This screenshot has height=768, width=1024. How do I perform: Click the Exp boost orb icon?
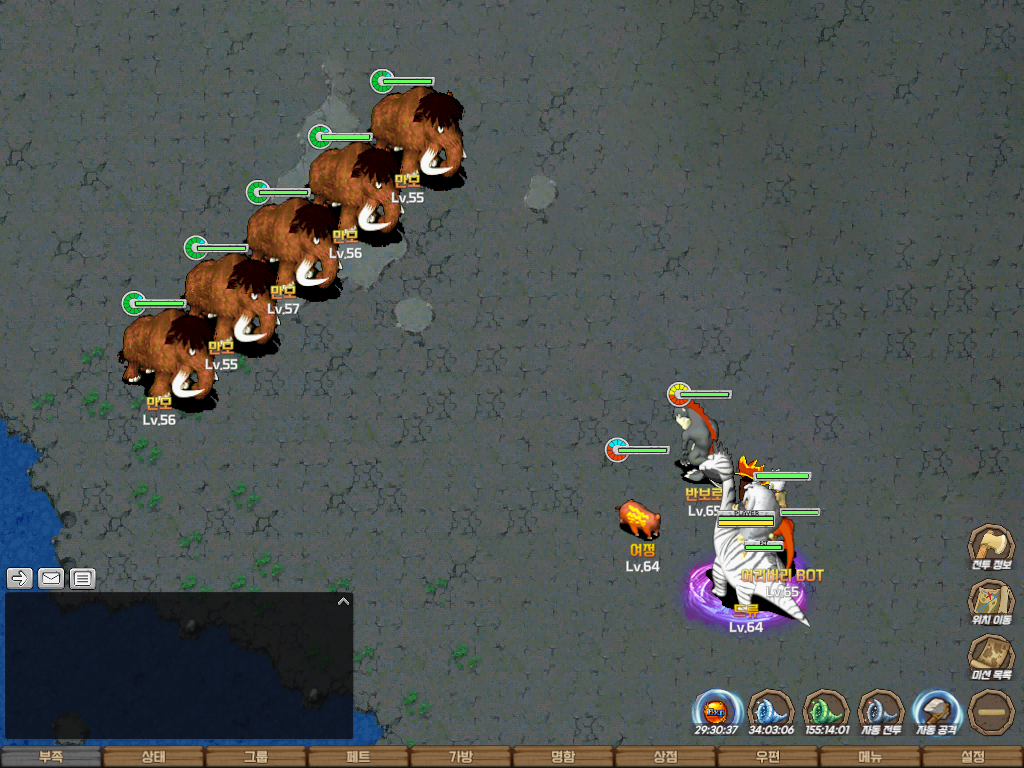(x=716, y=711)
